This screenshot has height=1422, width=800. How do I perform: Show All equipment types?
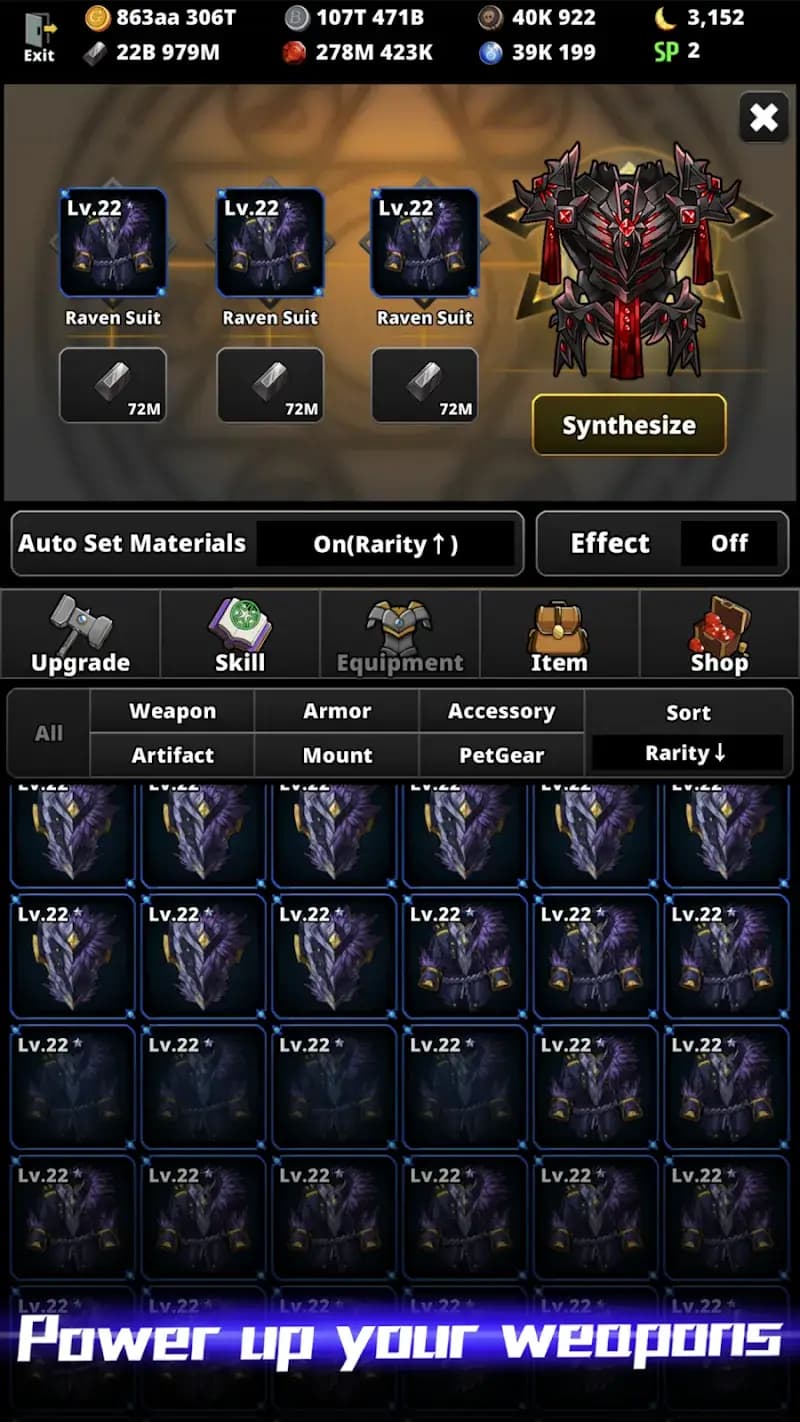49,733
